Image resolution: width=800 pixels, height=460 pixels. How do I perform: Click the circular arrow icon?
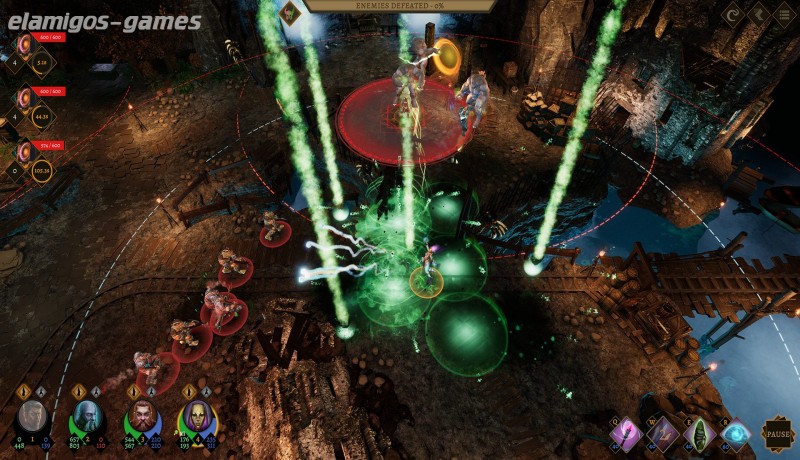[x=732, y=15]
